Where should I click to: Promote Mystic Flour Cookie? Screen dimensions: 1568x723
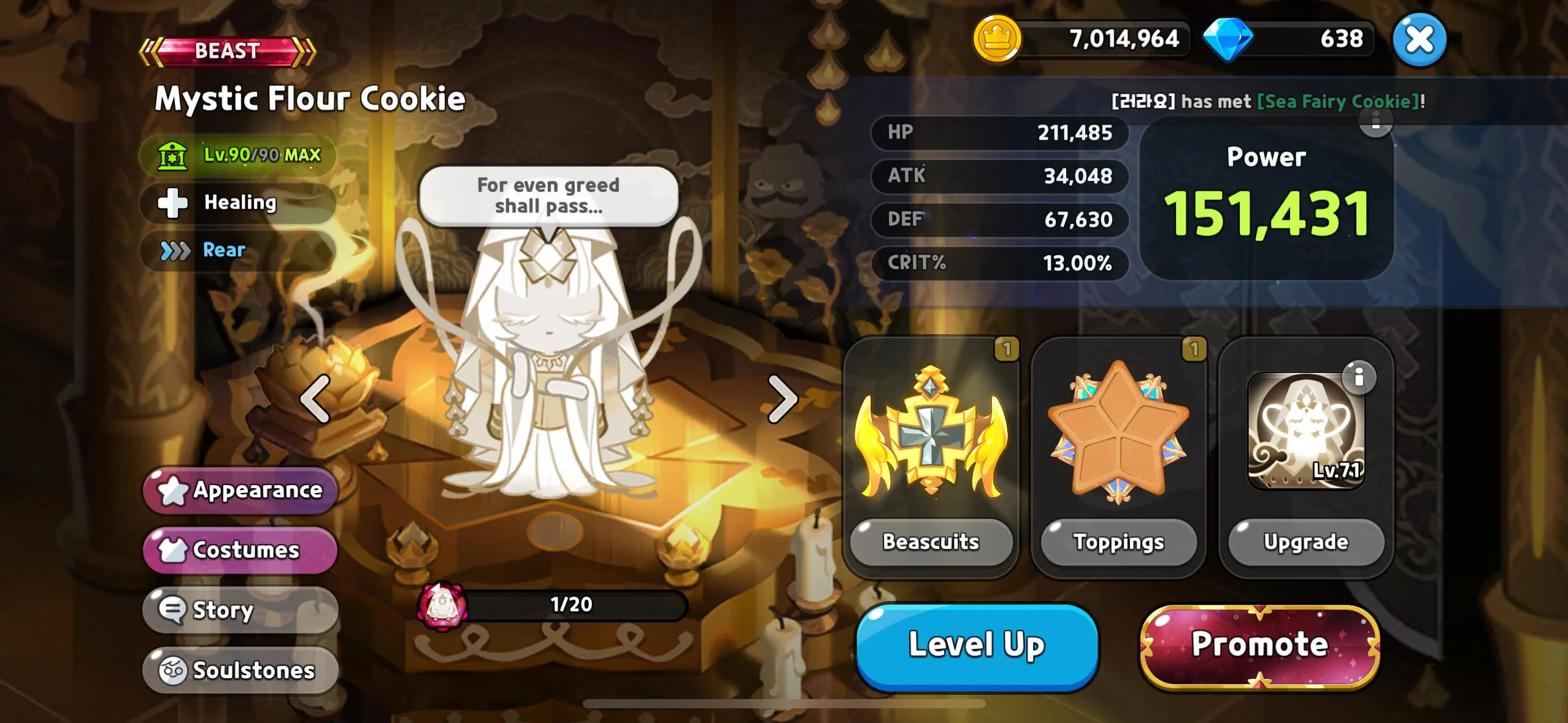pyautogui.click(x=1259, y=646)
